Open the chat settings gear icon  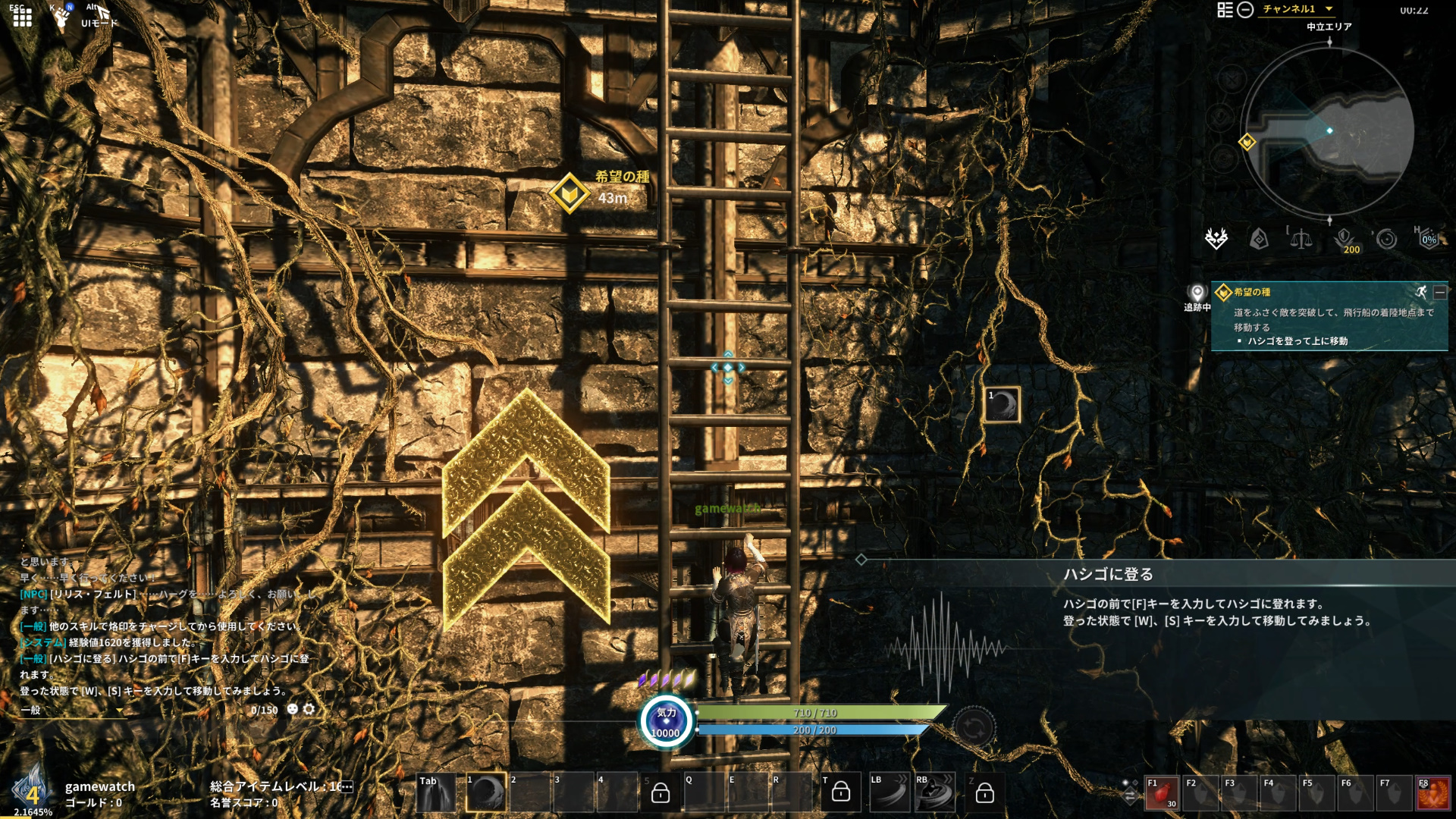coord(309,709)
